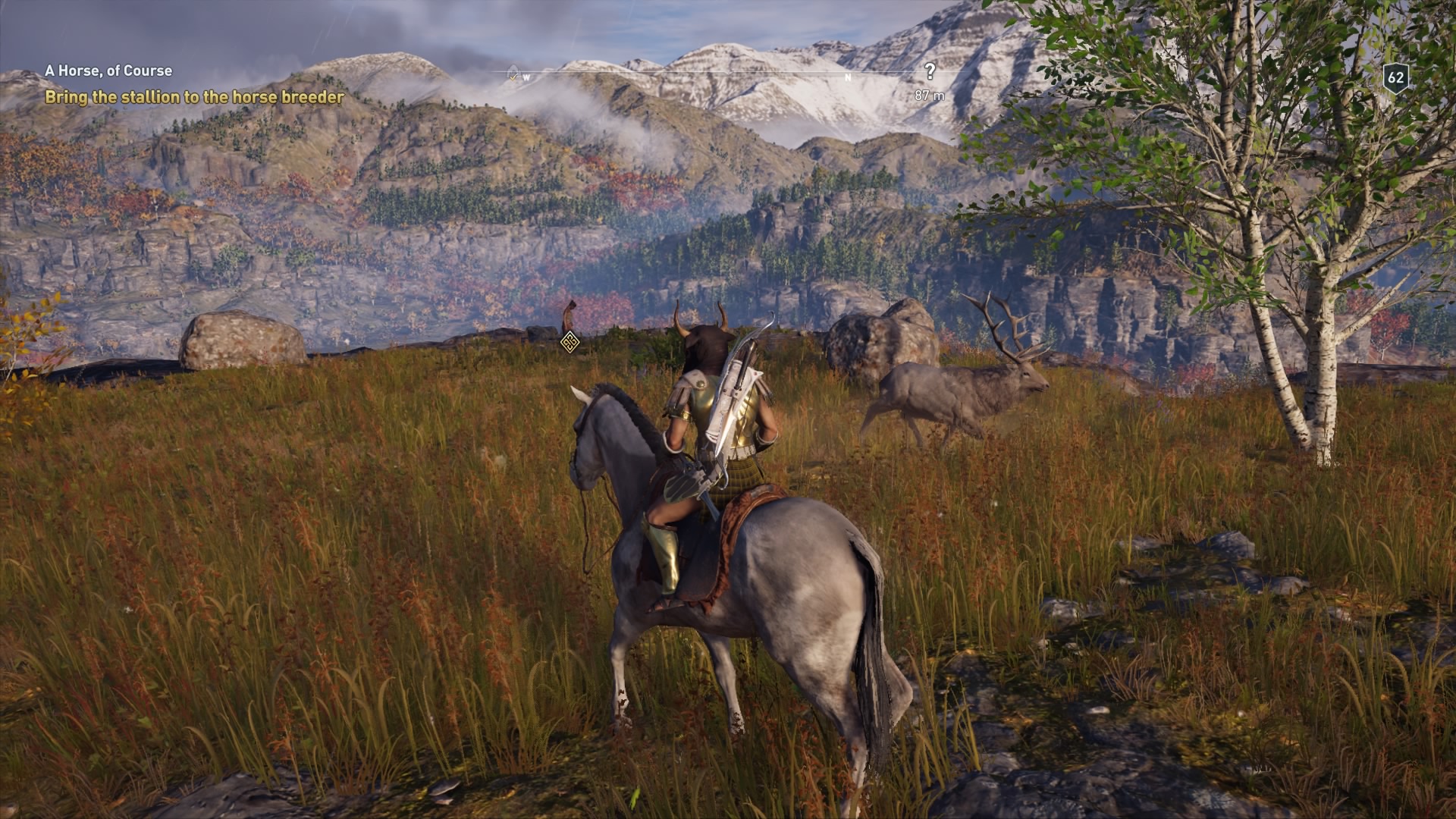Select the gold diamond quest marker in the grass

569,342
